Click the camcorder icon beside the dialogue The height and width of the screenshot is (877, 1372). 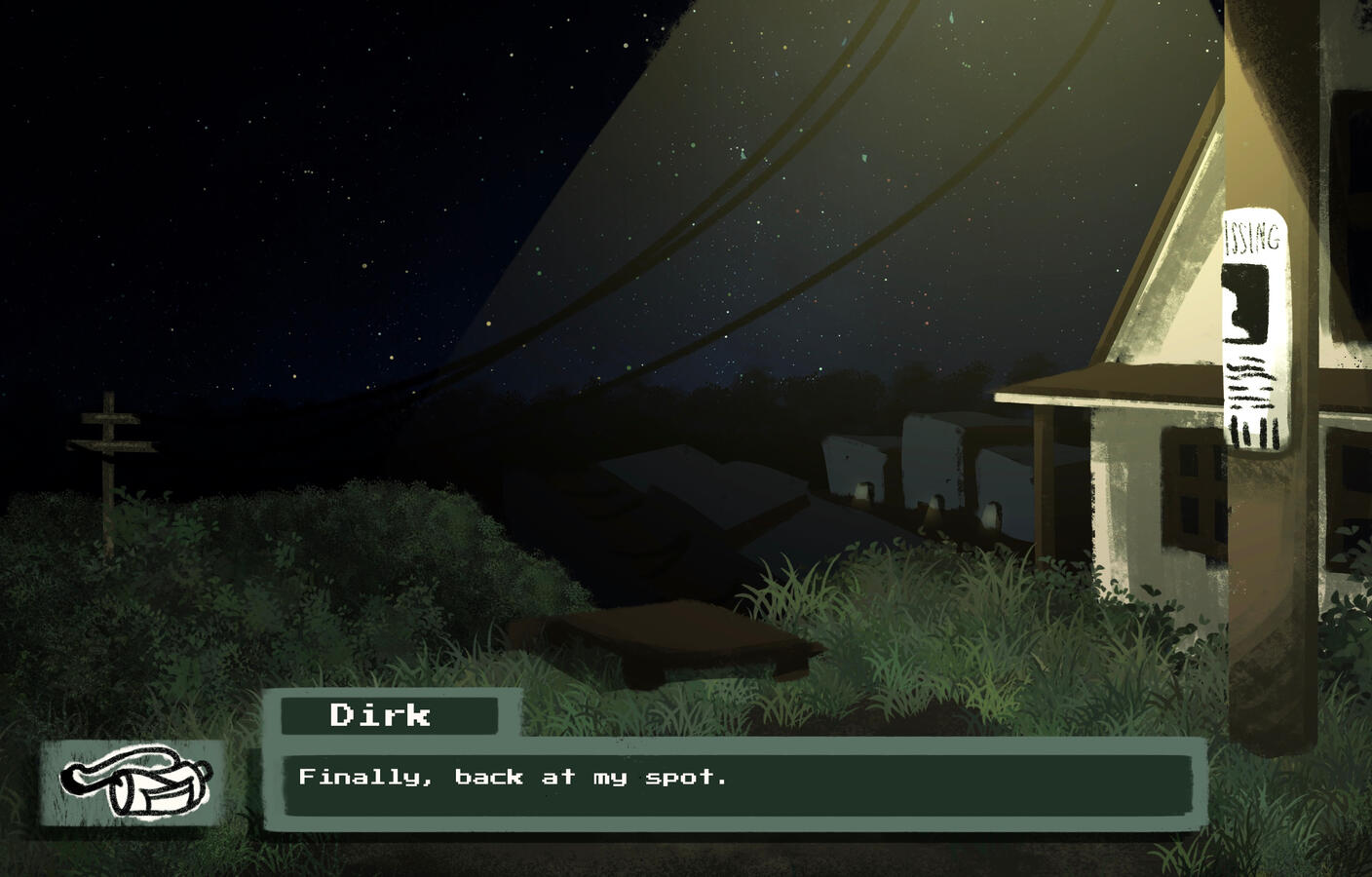[133, 782]
